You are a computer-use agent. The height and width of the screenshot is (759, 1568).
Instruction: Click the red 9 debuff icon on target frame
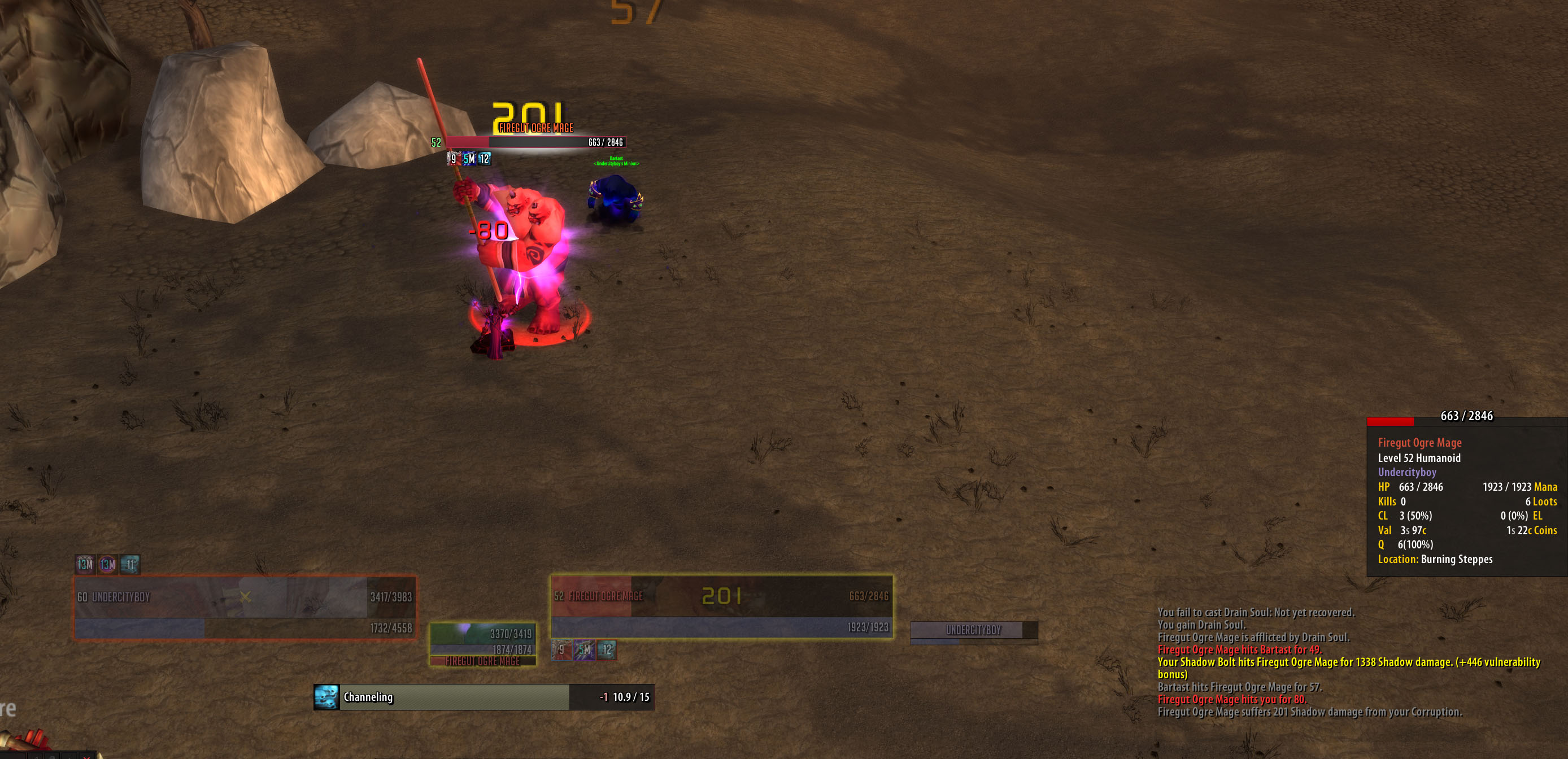pos(561,650)
